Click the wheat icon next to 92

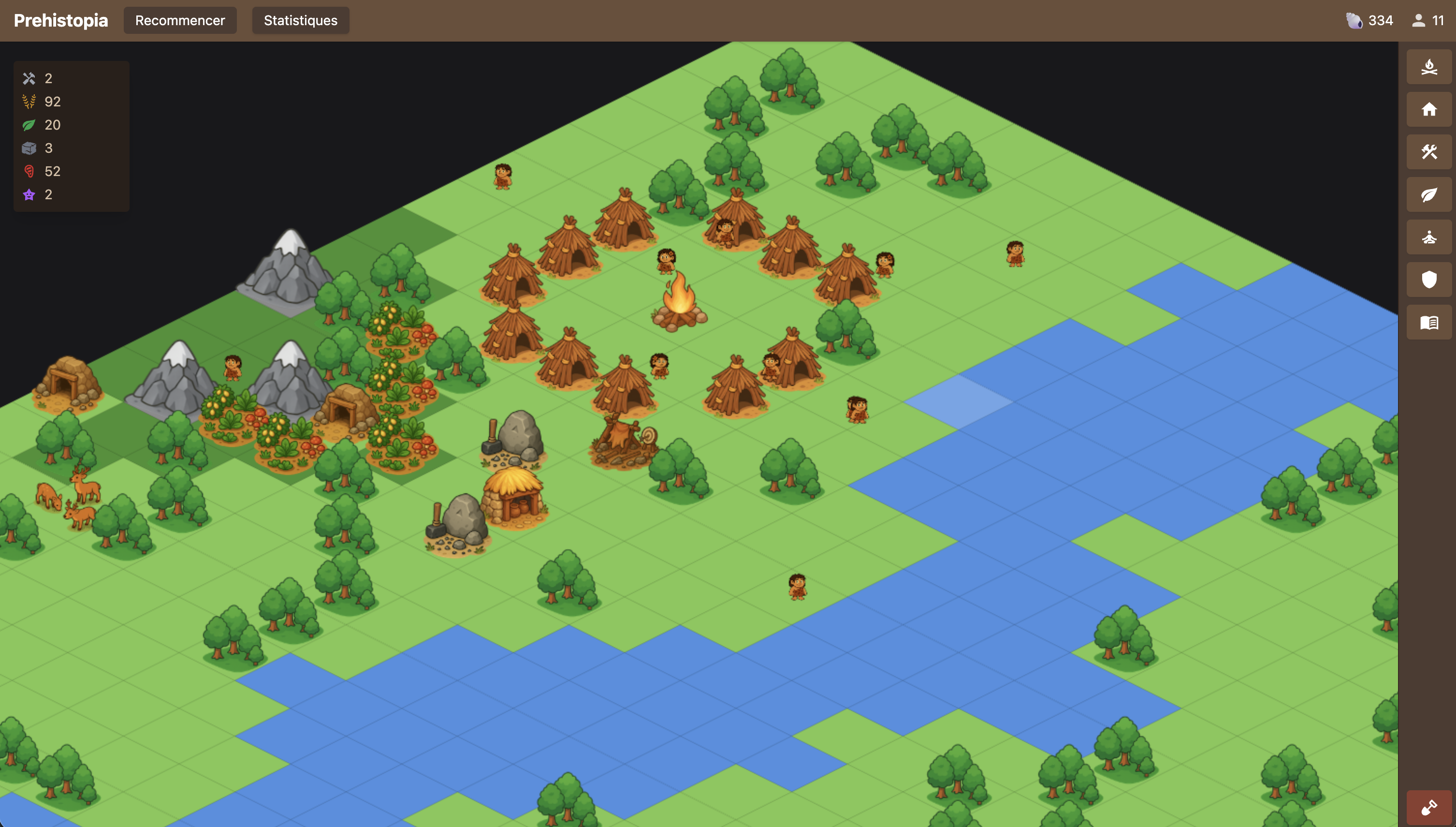coord(29,102)
